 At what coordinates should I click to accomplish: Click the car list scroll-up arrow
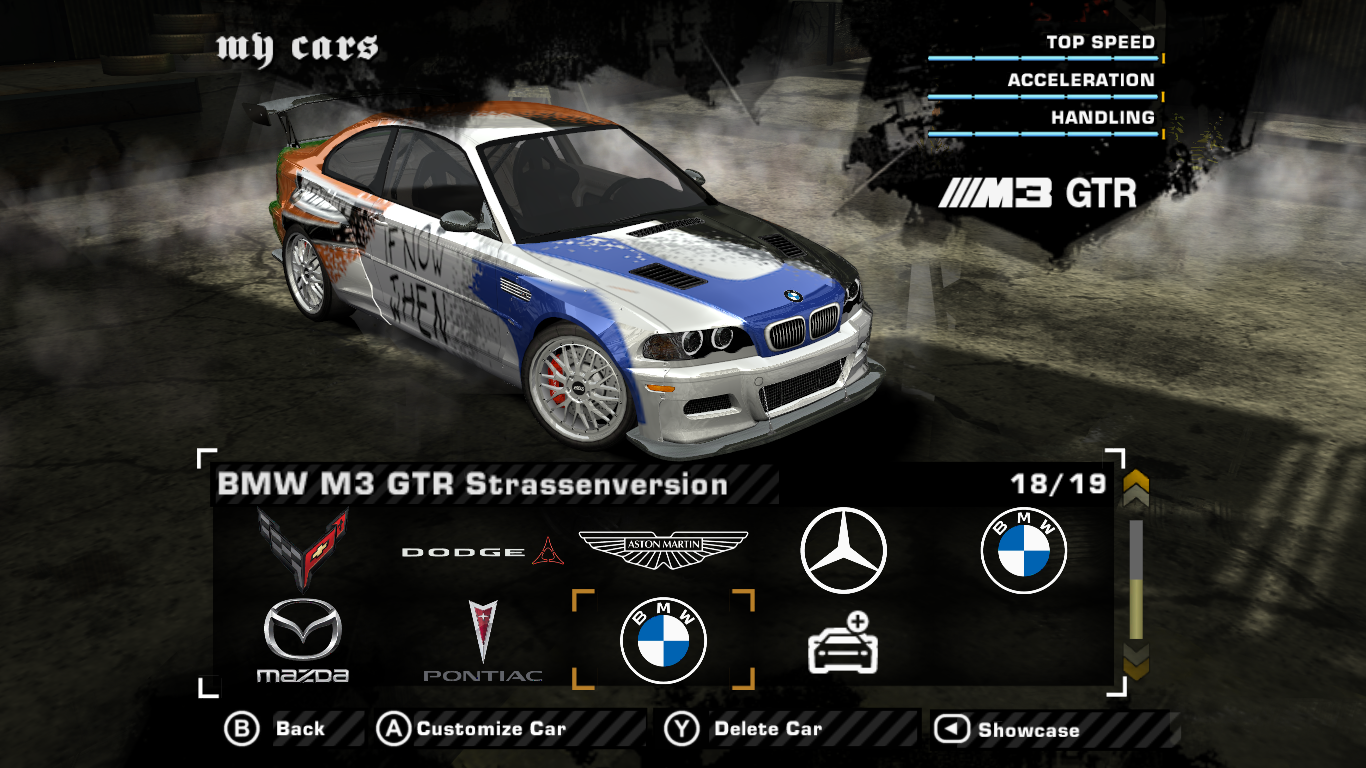click(x=1136, y=489)
